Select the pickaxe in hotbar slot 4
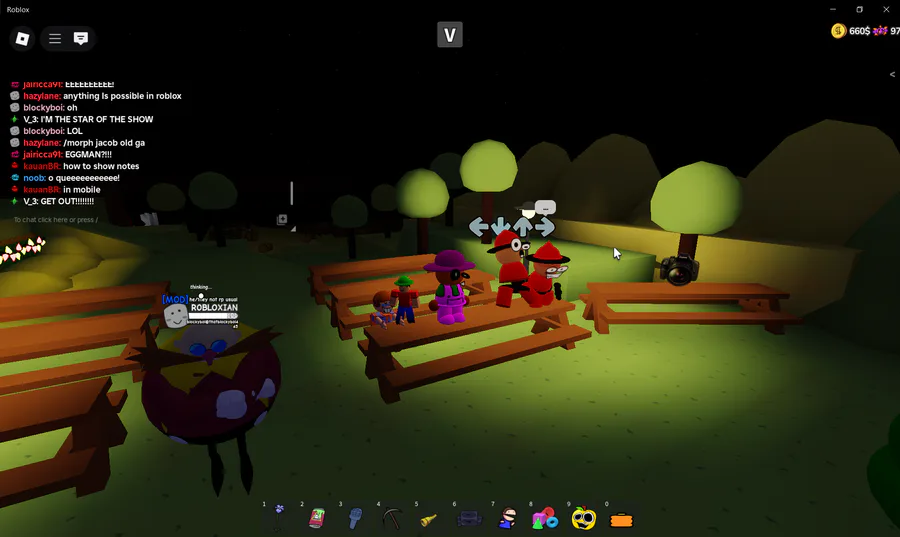 pos(392,518)
